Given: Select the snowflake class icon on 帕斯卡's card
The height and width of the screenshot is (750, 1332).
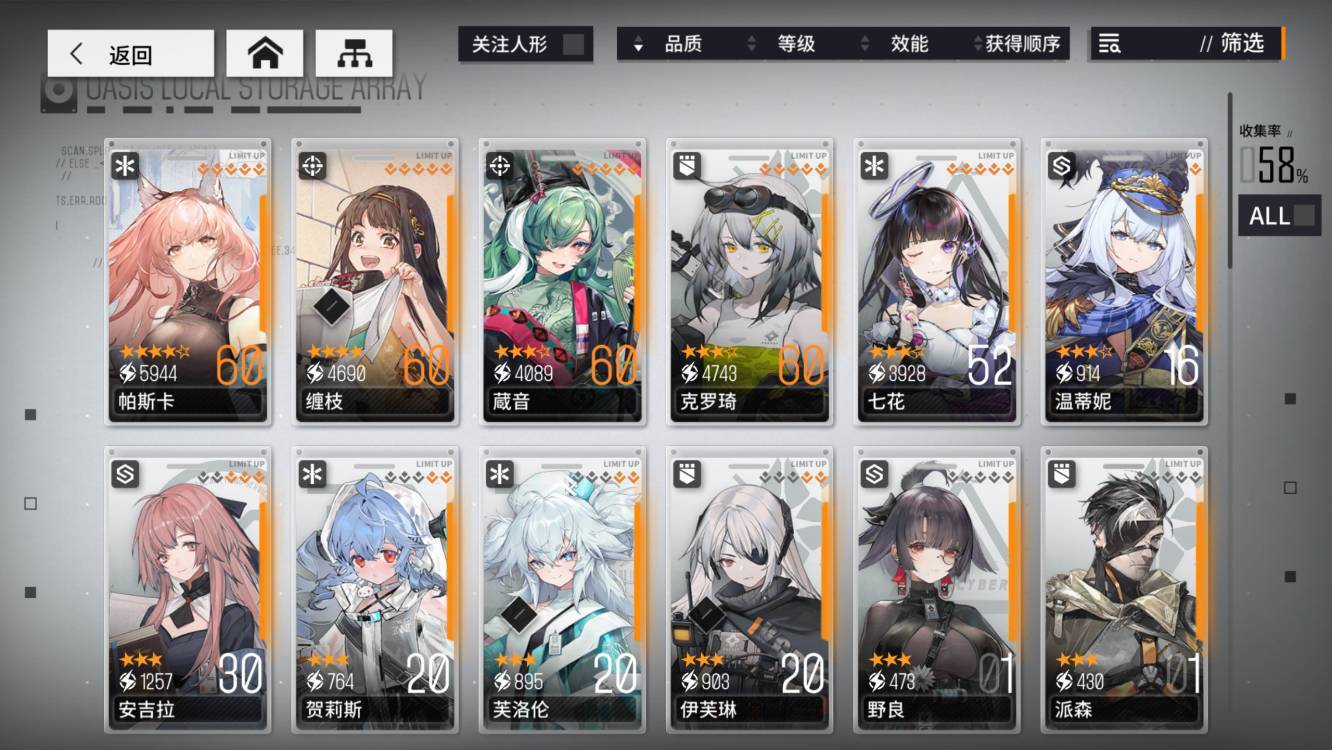Looking at the screenshot, I should [x=123, y=164].
